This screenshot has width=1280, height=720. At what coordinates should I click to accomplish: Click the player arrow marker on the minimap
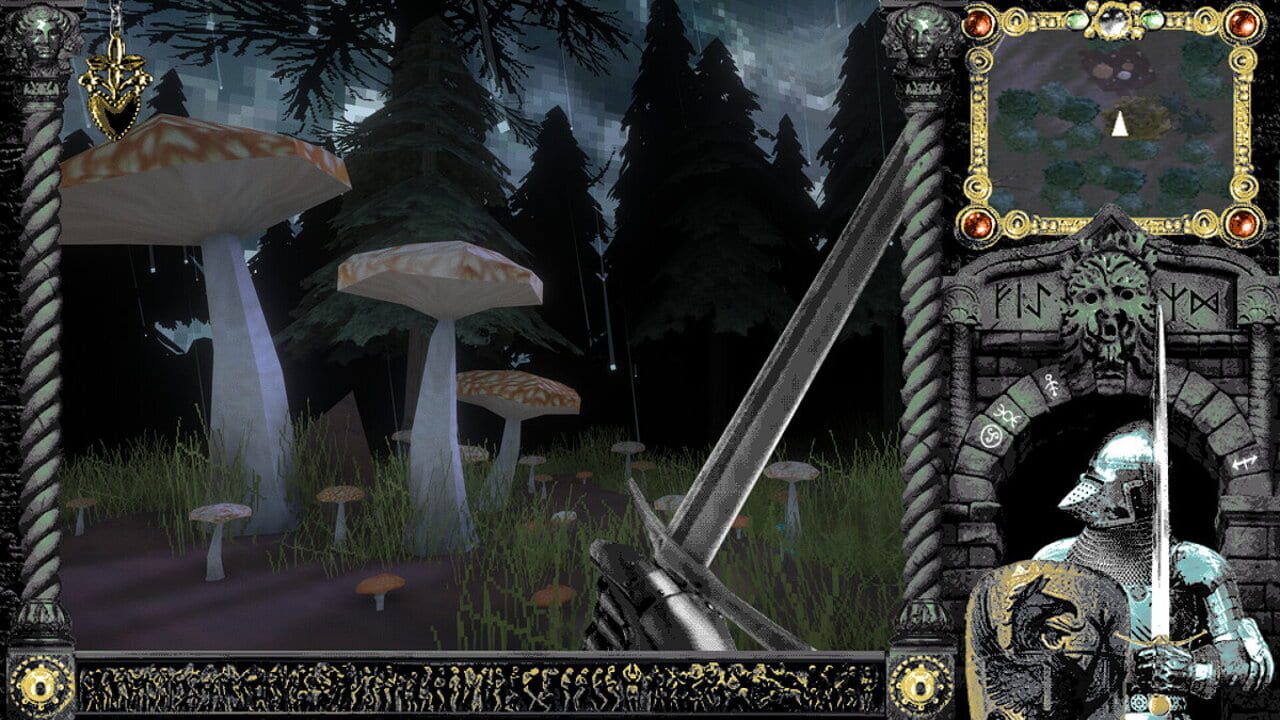click(x=1120, y=123)
